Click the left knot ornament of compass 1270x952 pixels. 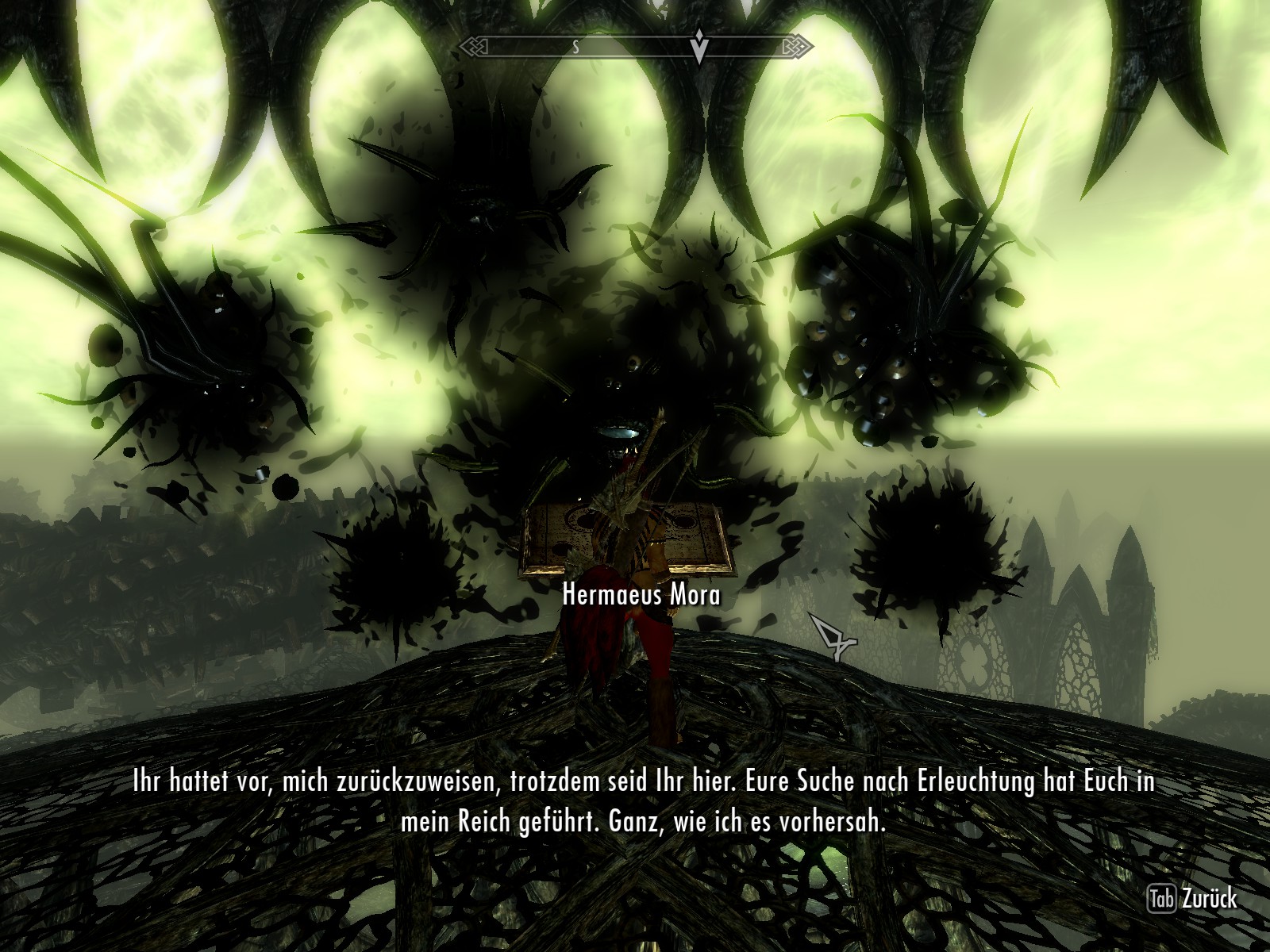click(474, 48)
